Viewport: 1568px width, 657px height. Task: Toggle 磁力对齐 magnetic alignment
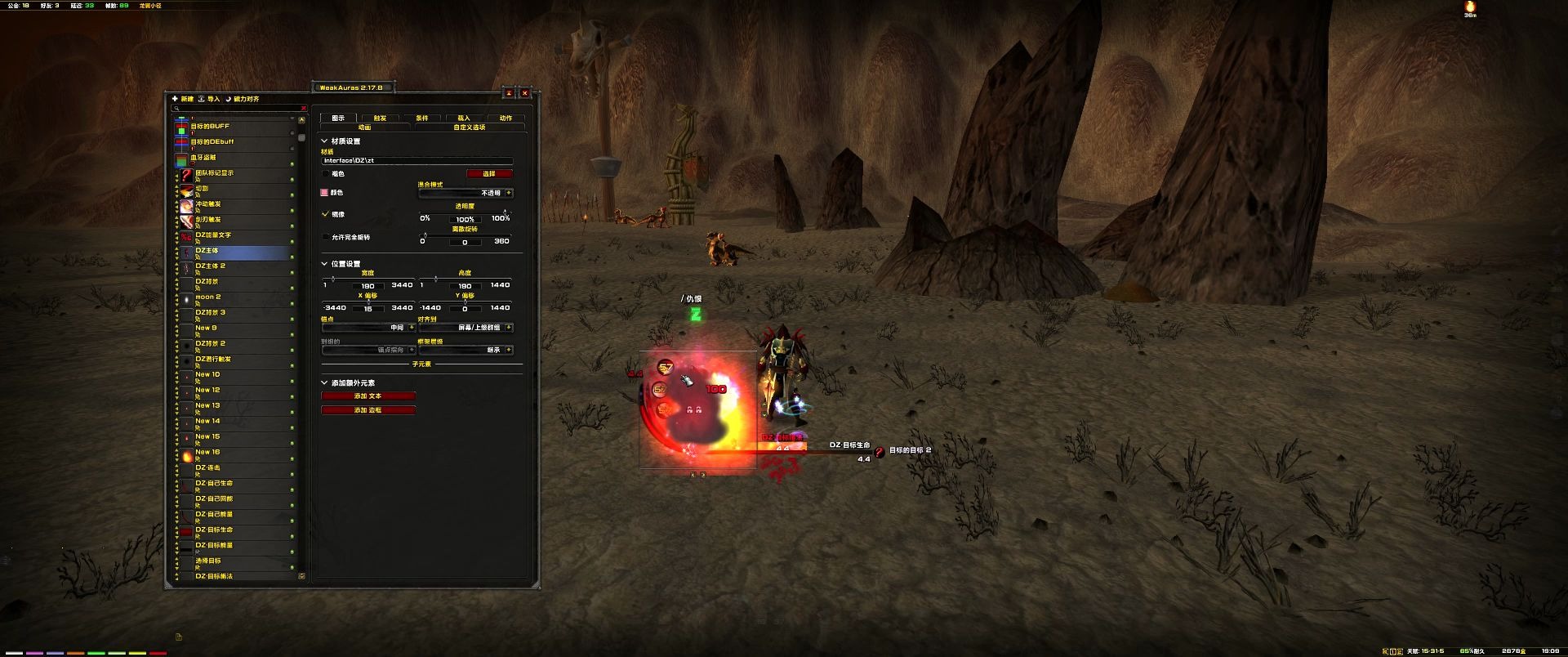click(242, 99)
